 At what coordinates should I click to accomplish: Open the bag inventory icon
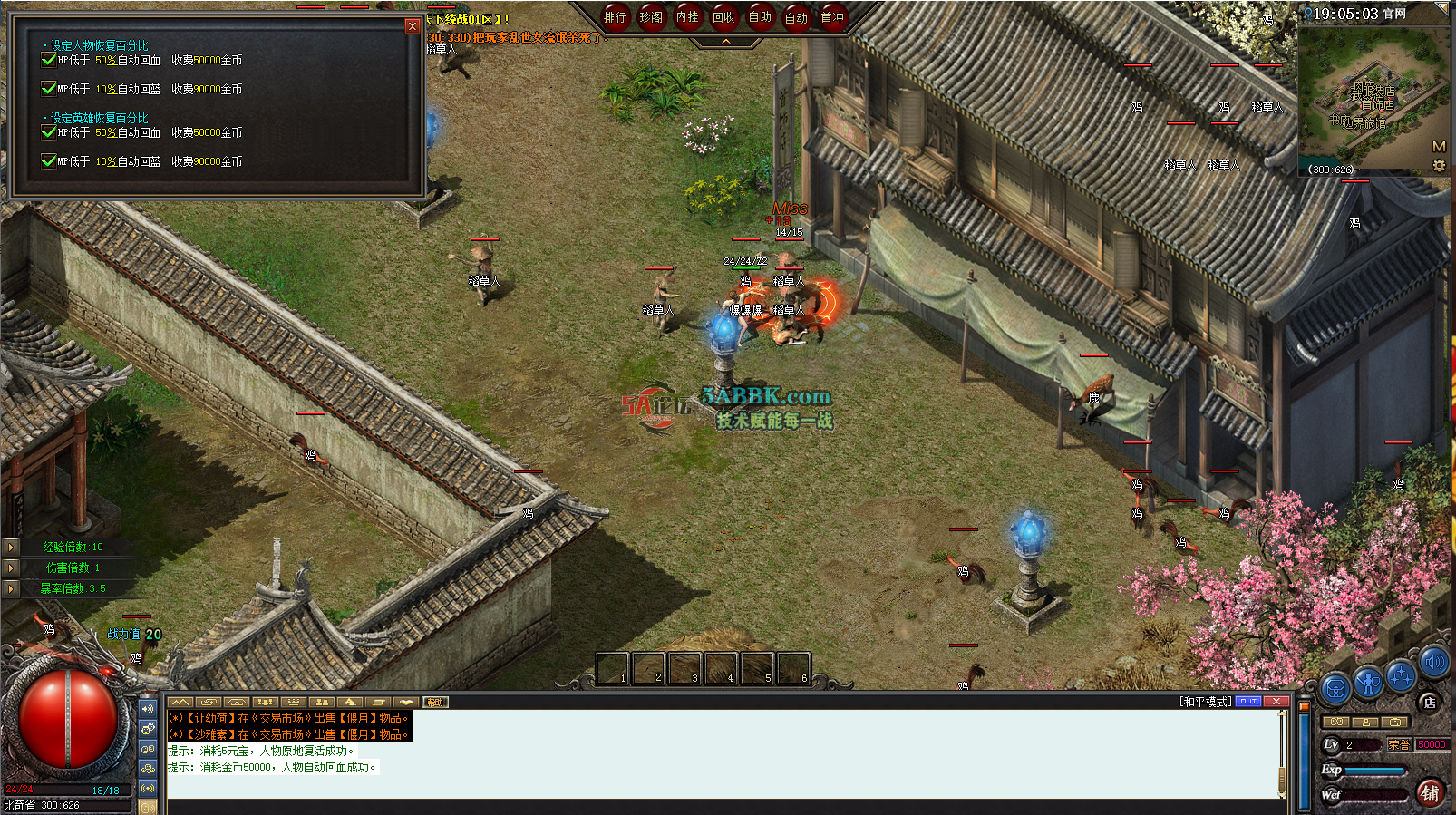point(1335,689)
